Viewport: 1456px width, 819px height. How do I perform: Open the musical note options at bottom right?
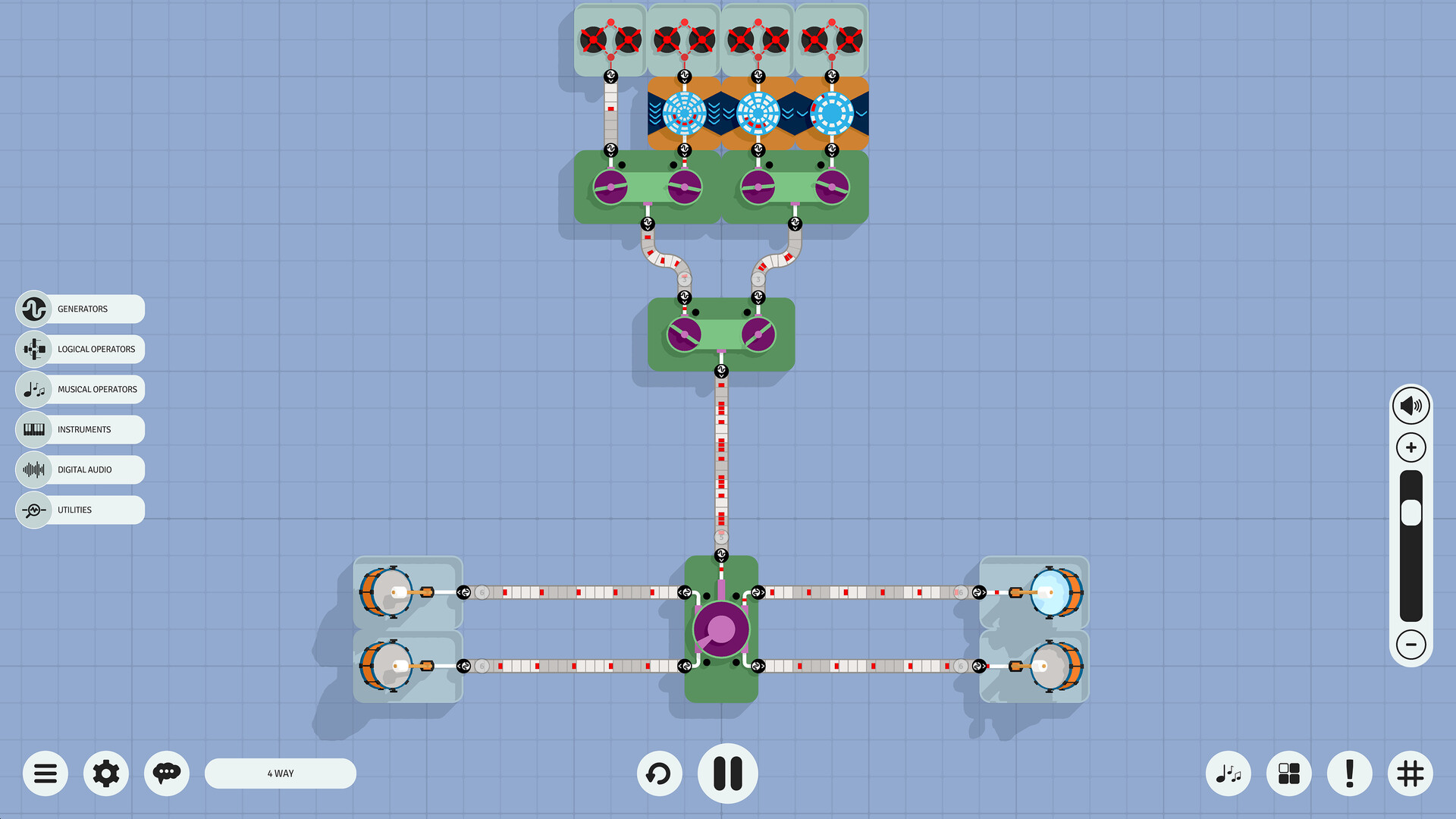pyautogui.click(x=1228, y=773)
